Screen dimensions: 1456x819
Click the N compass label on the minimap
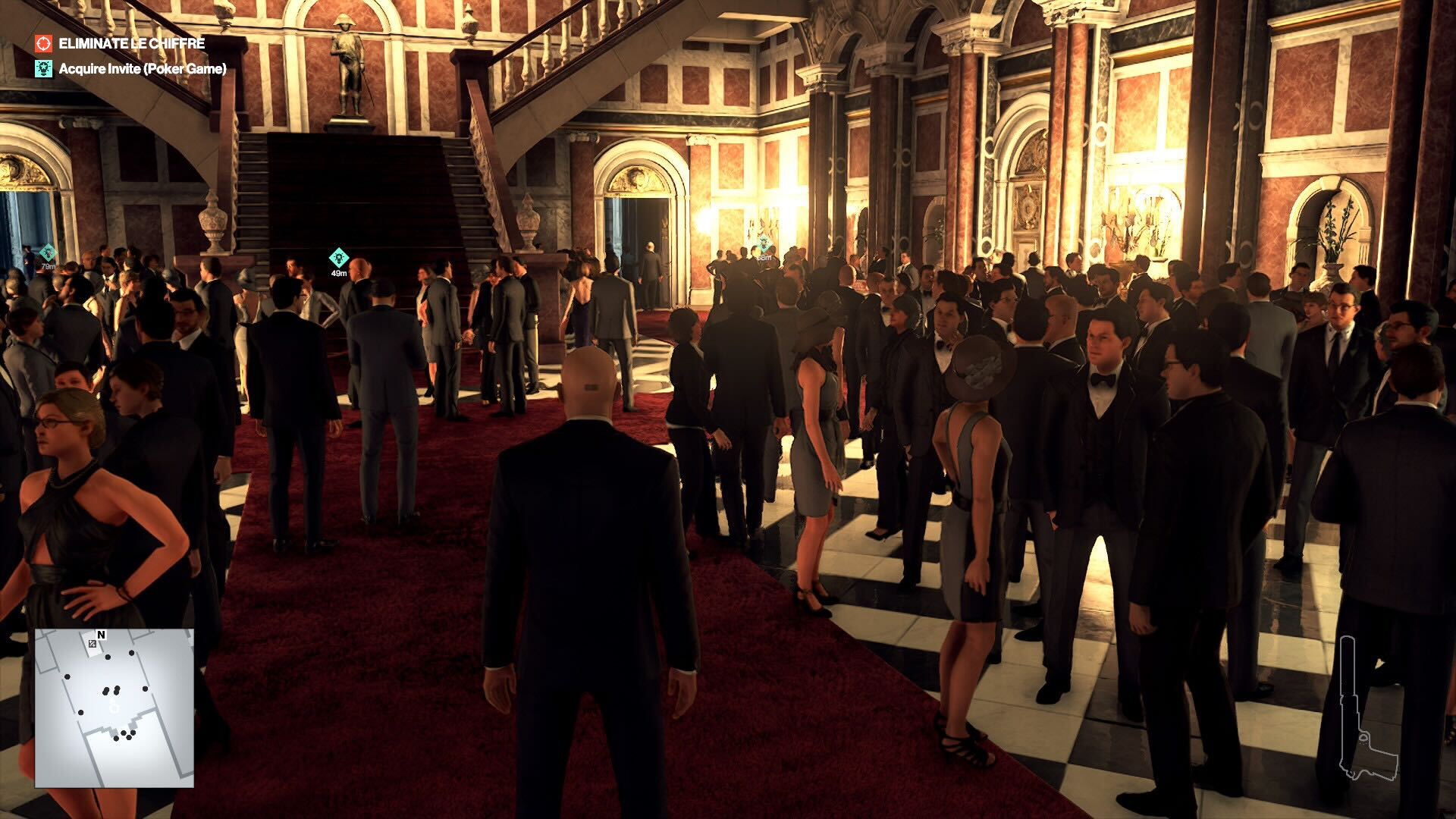click(102, 634)
